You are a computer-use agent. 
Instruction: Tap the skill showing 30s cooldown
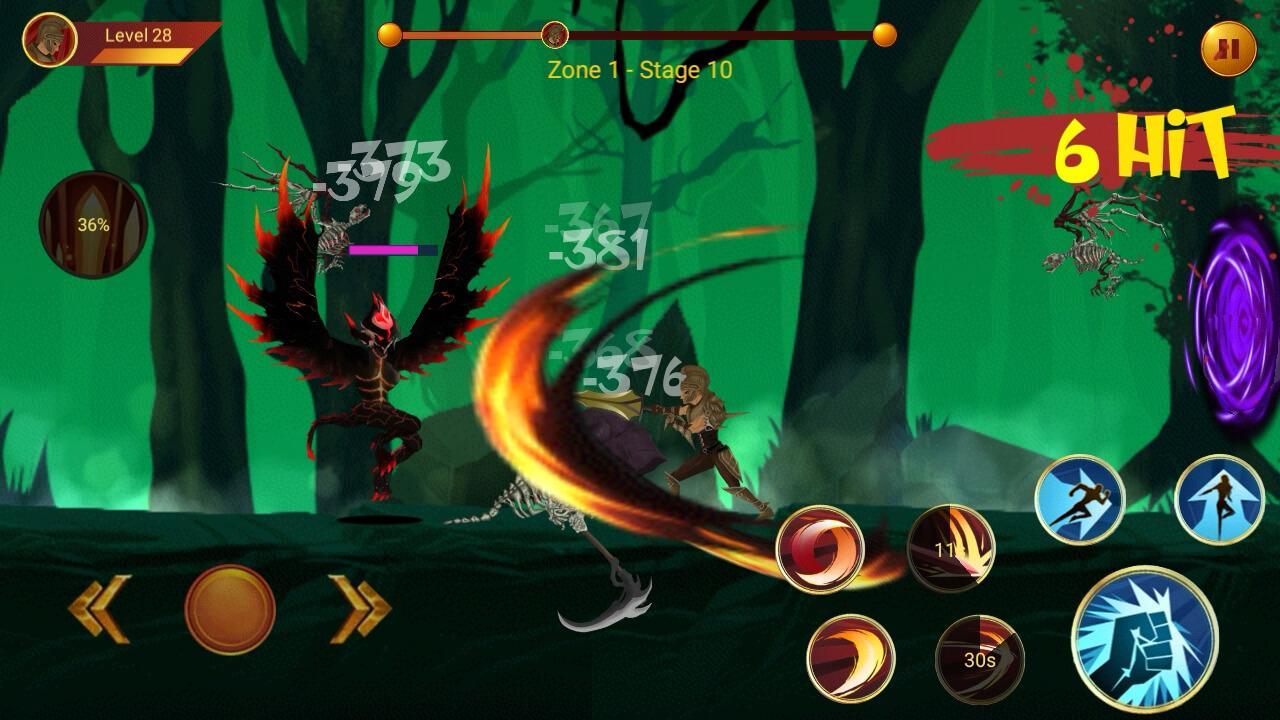(979, 659)
